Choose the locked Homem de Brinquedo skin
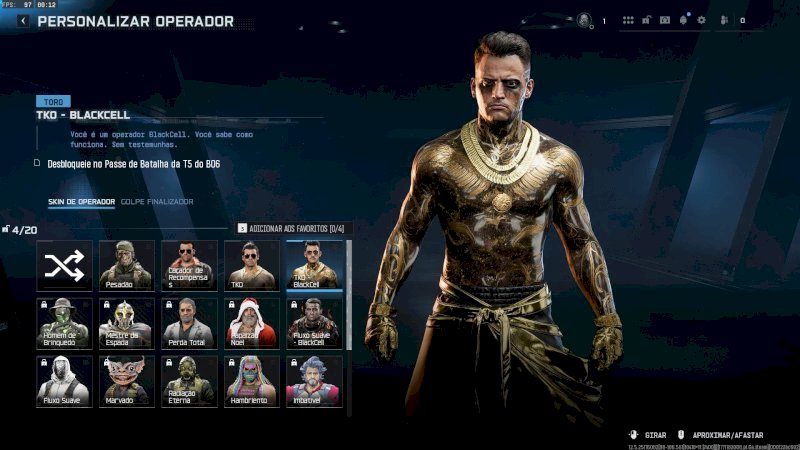The image size is (800, 450). click(65, 322)
